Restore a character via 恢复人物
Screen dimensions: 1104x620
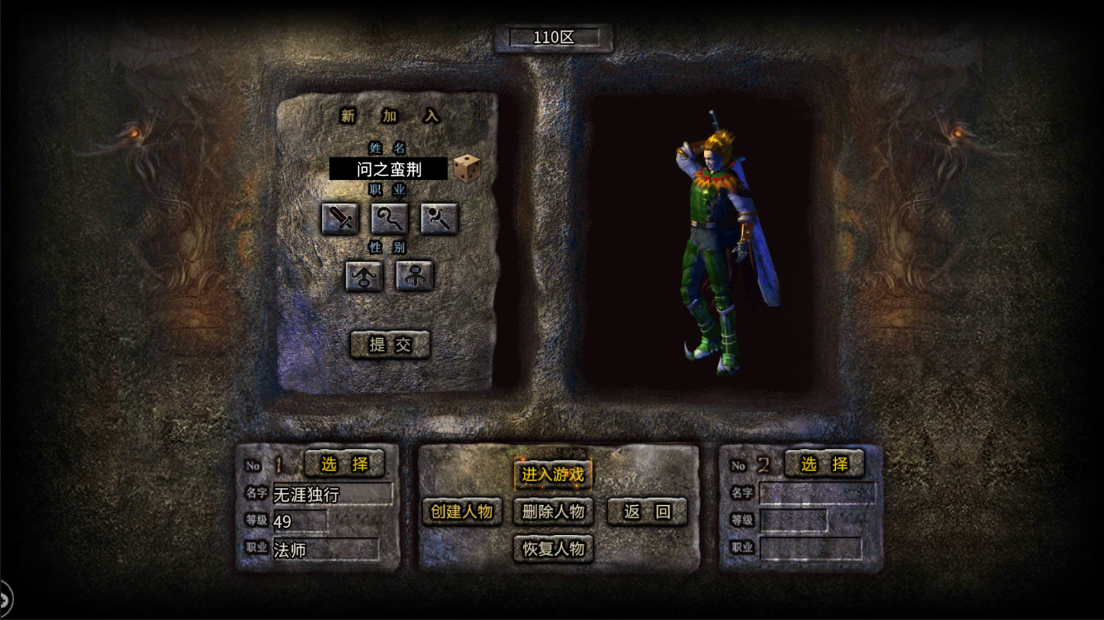click(x=553, y=549)
